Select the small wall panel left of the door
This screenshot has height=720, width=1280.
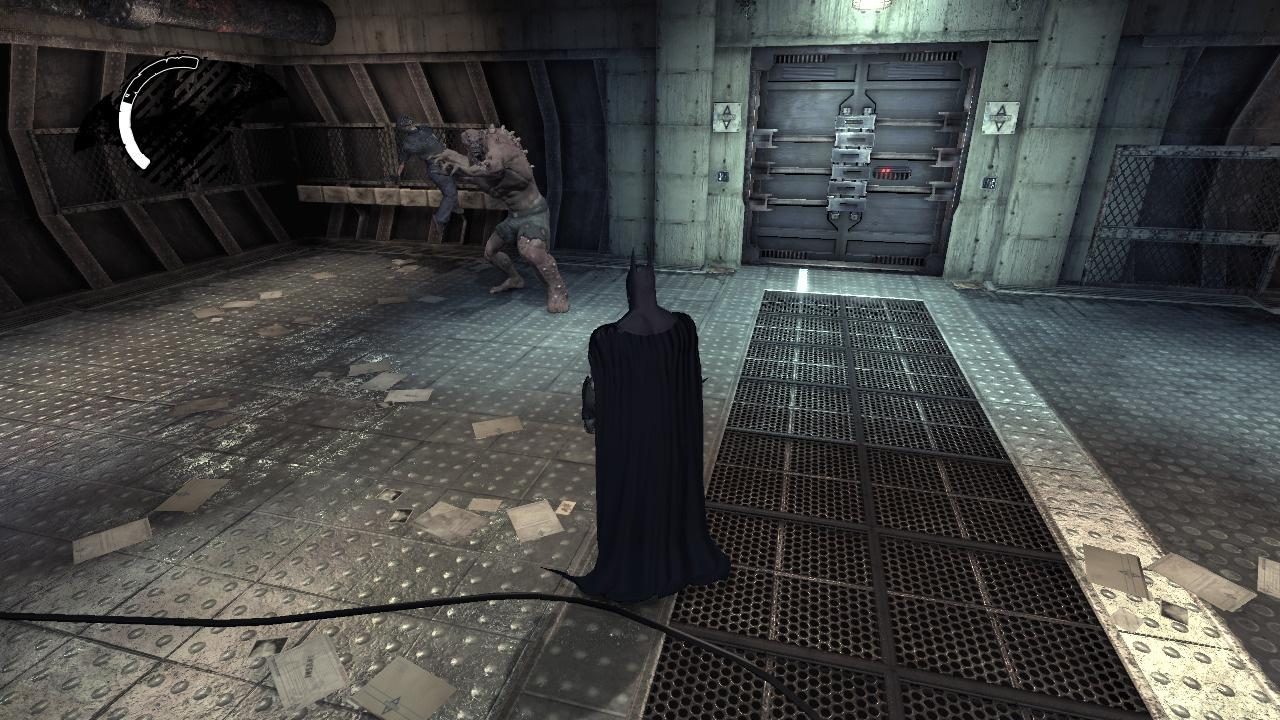721,177
